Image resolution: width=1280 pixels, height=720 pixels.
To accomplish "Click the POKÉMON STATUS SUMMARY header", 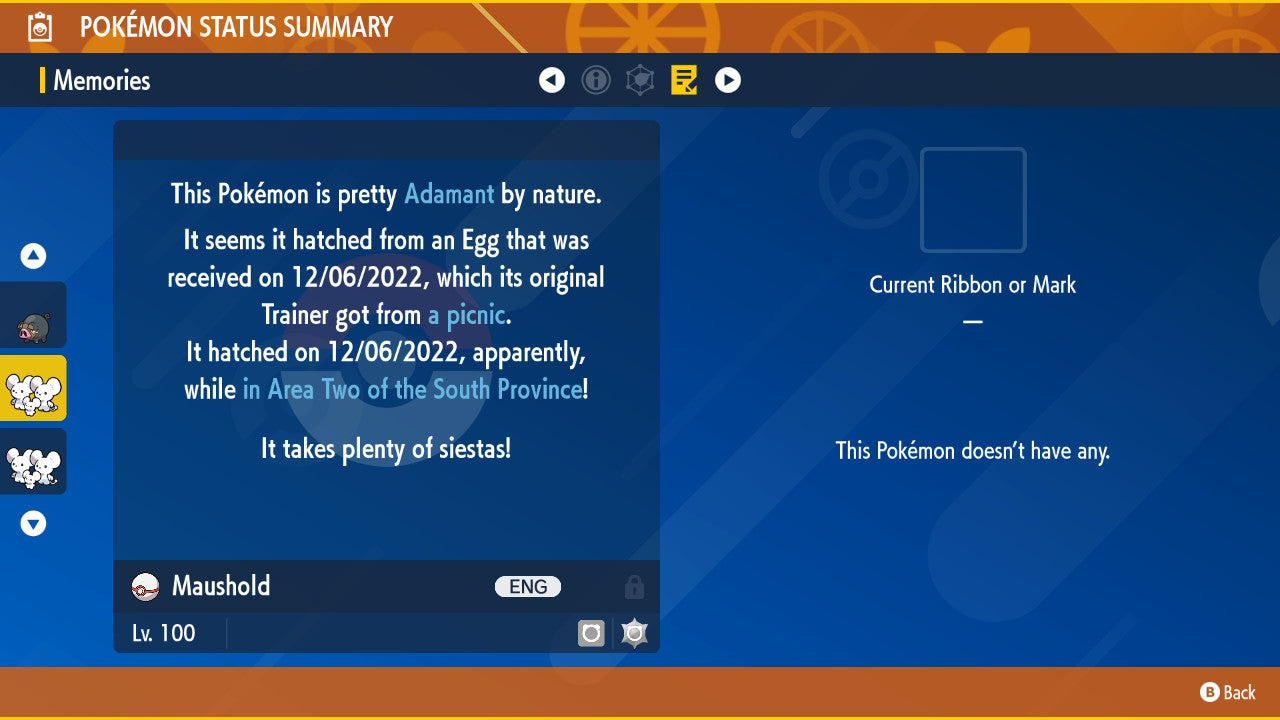I will [x=236, y=26].
